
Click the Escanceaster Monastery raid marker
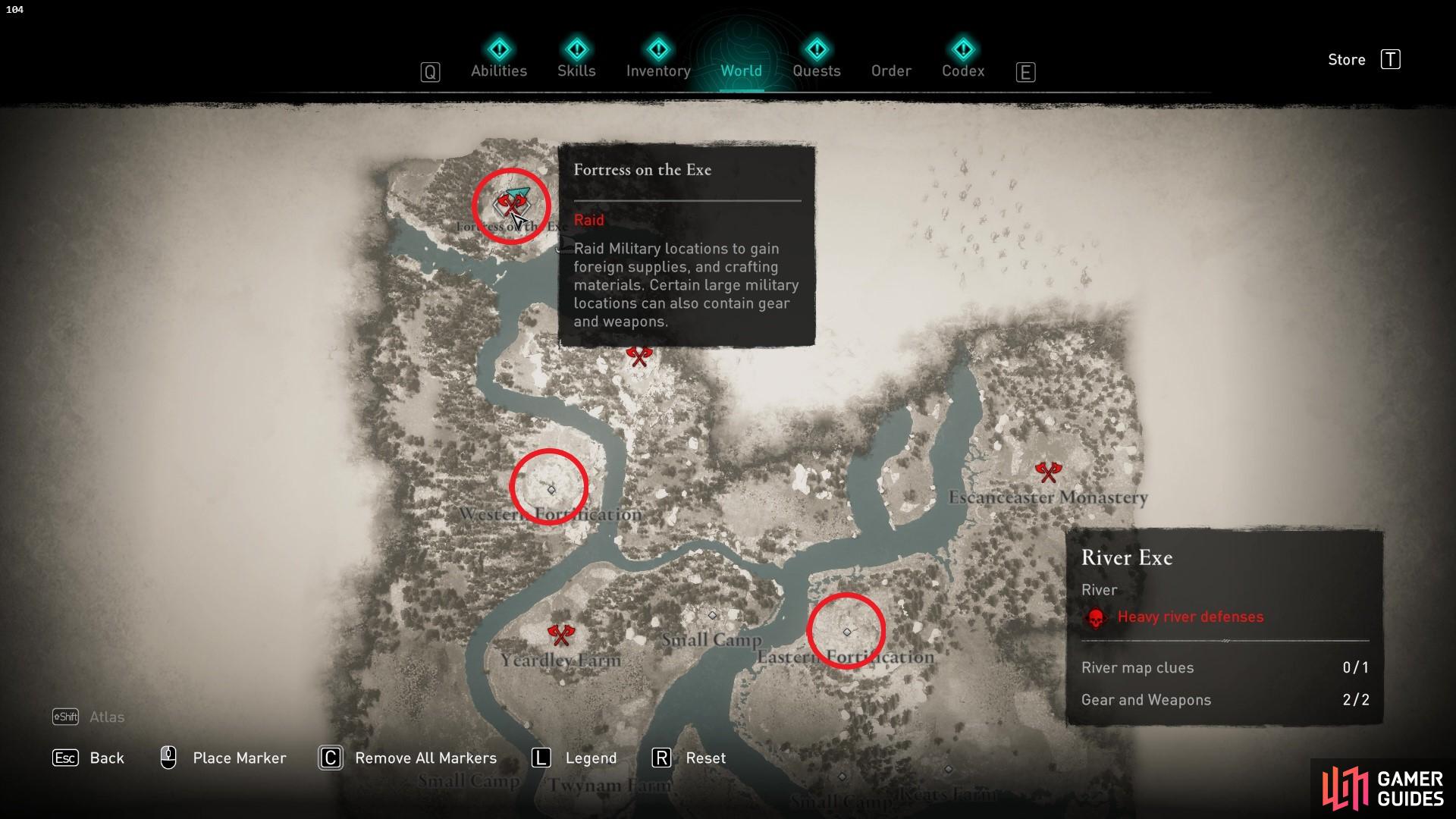coord(1048,472)
